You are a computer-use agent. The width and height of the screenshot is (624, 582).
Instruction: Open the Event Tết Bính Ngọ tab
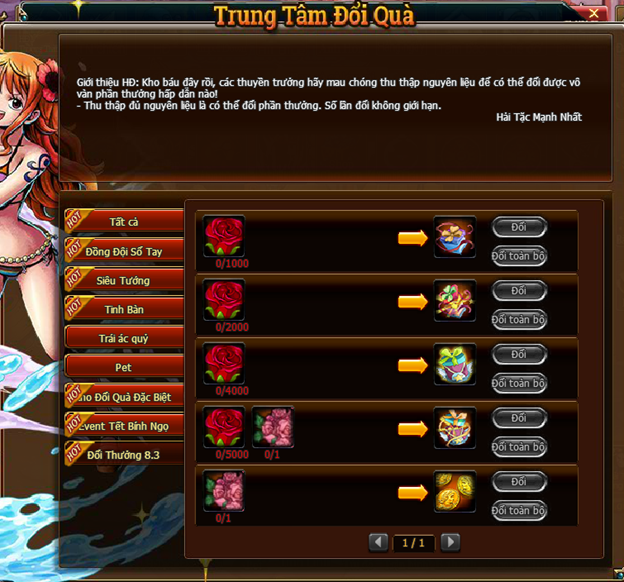tap(125, 425)
